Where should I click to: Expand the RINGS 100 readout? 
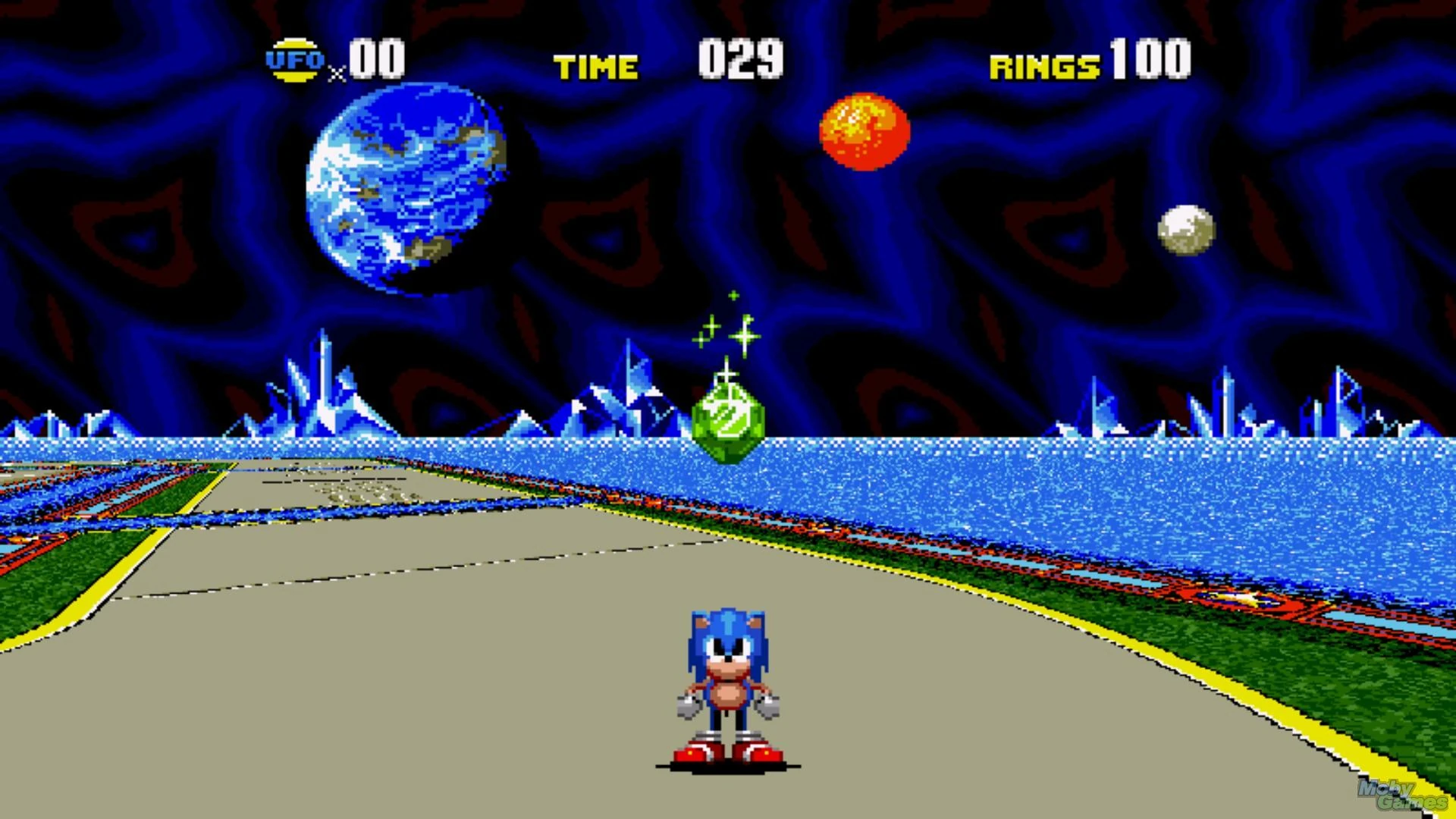(1150, 59)
